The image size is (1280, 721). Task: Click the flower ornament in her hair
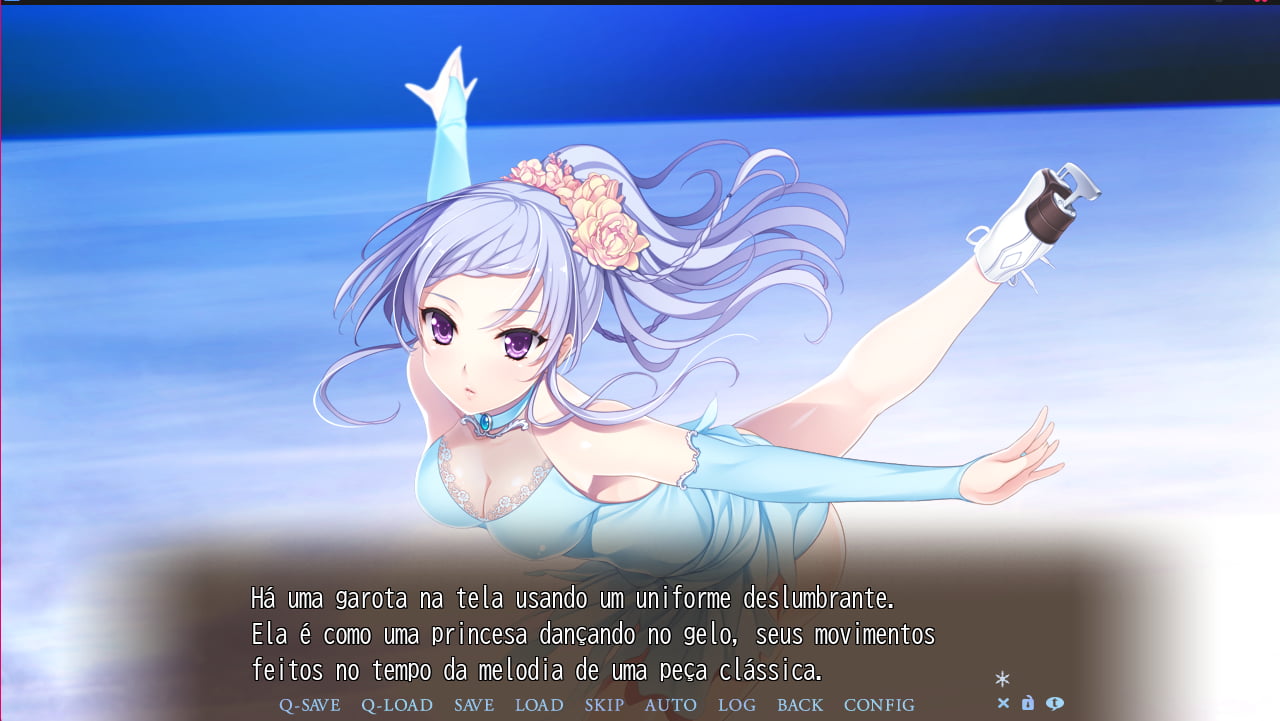pyautogui.click(x=588, y=210)
